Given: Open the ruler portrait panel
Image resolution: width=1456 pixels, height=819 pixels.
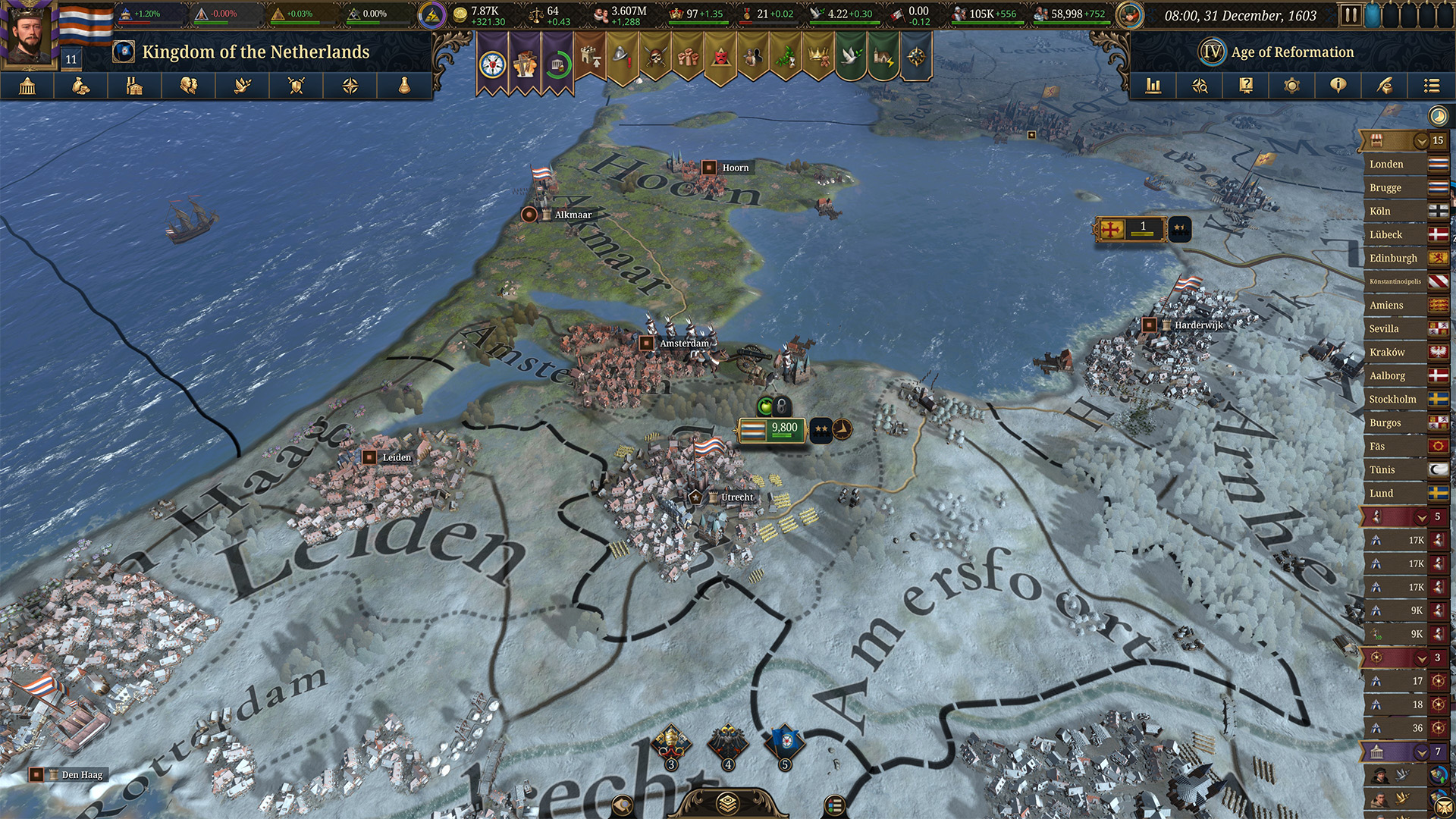Looking at the screenshot, I should pyautogui.click(x=29, y=34).
